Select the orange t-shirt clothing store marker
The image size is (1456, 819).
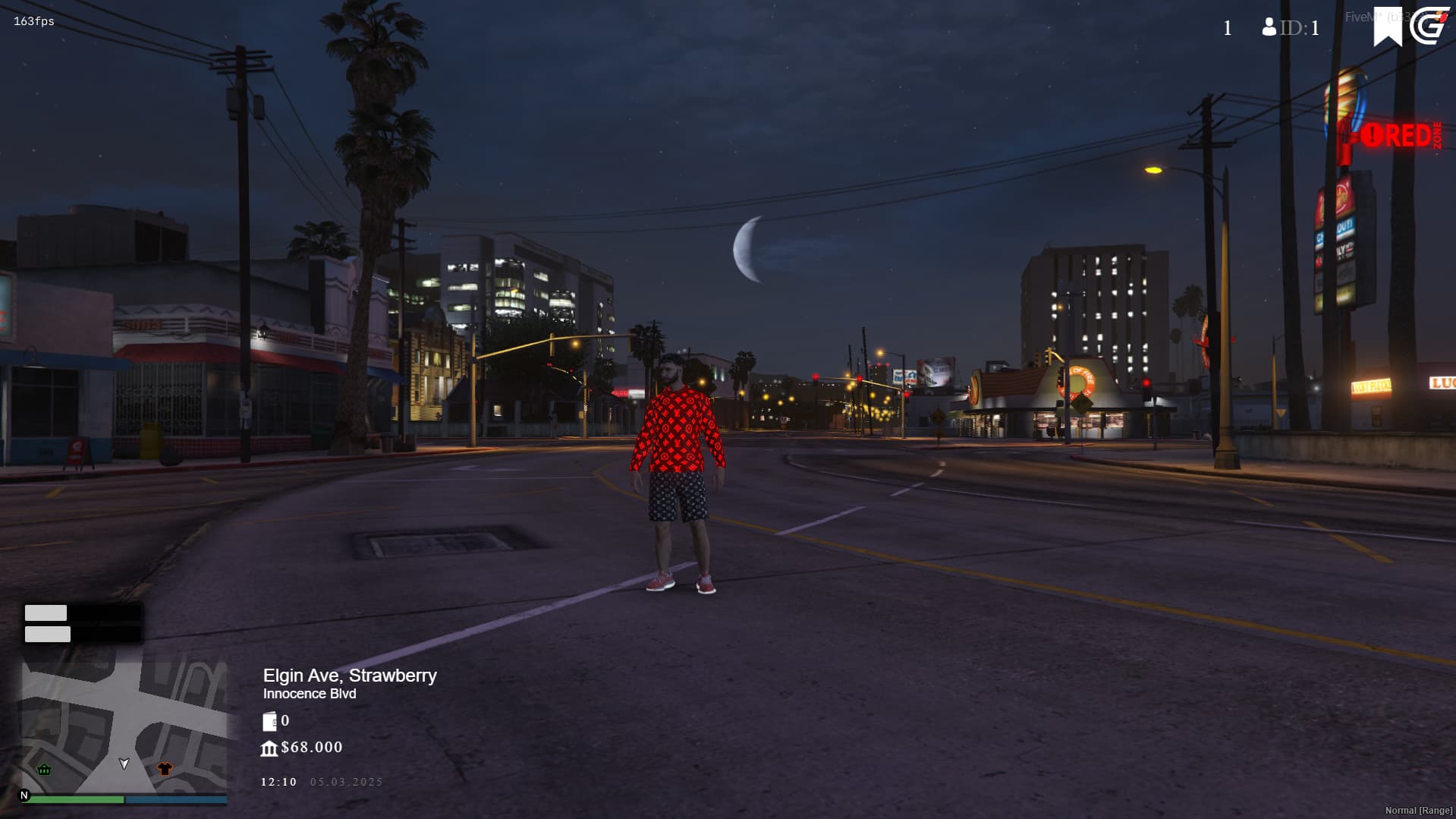[x=165, y=769]
